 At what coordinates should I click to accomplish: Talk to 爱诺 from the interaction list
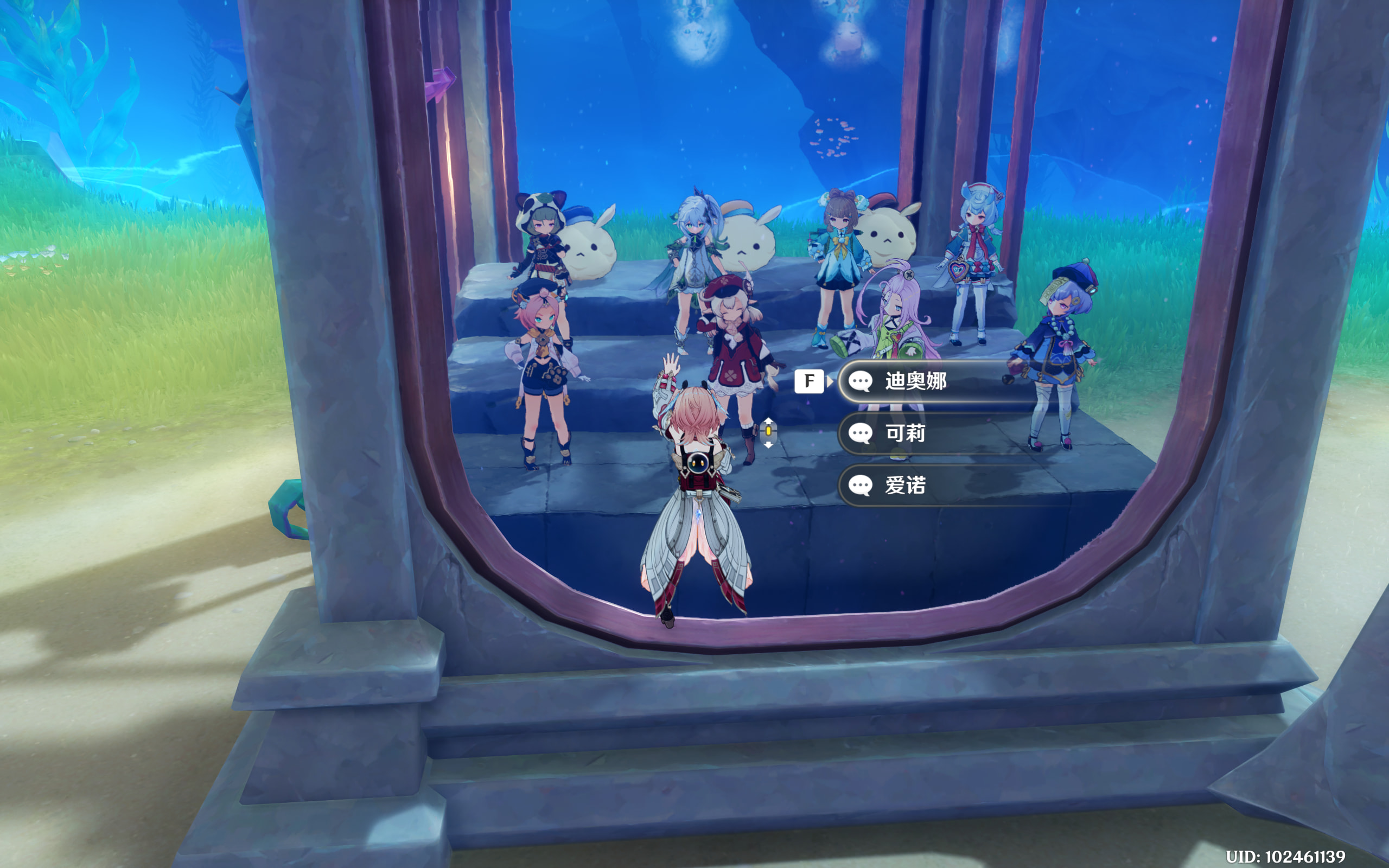(x=935, y=486)
